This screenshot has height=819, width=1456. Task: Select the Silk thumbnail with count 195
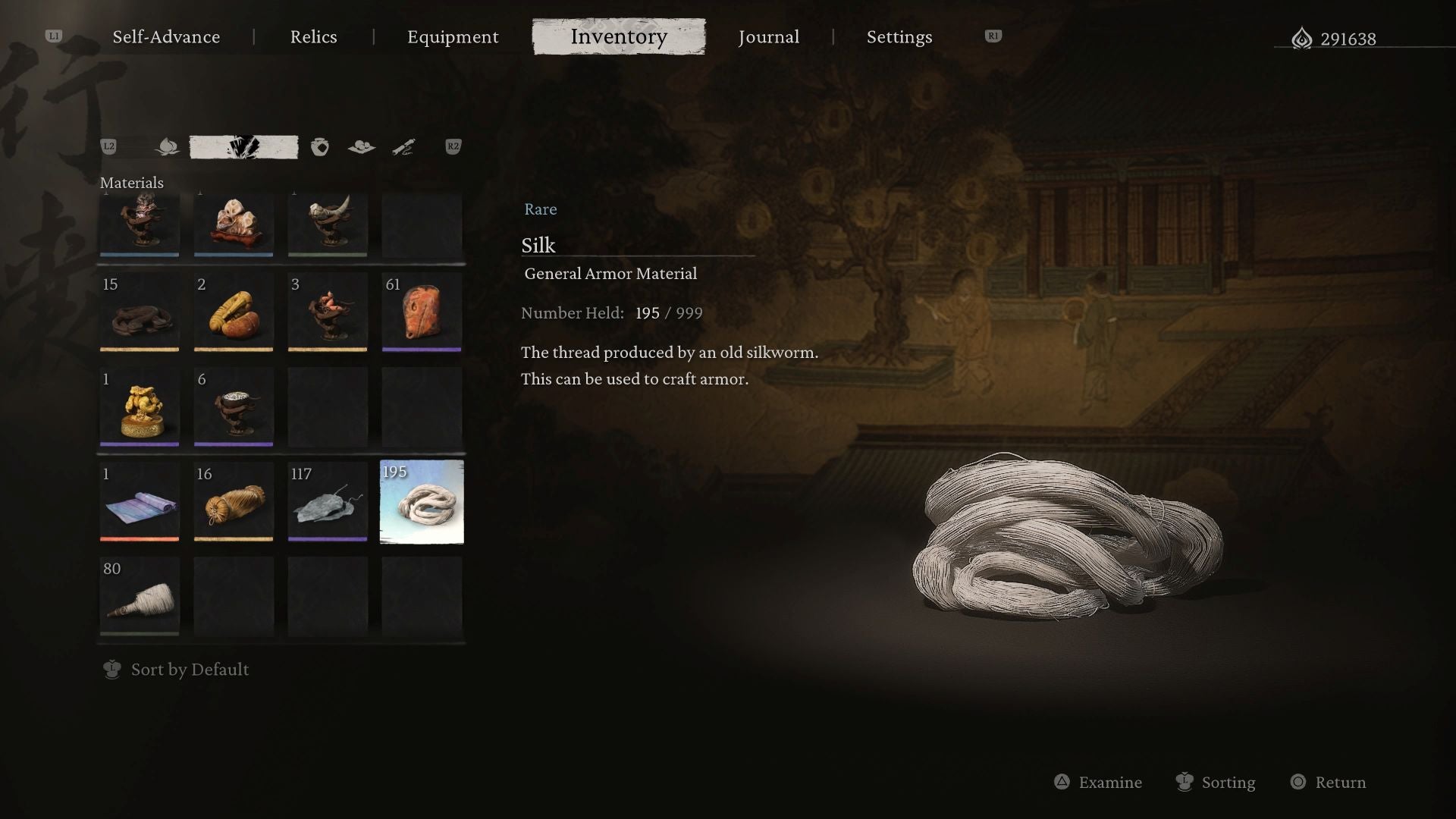pos(422,502)
